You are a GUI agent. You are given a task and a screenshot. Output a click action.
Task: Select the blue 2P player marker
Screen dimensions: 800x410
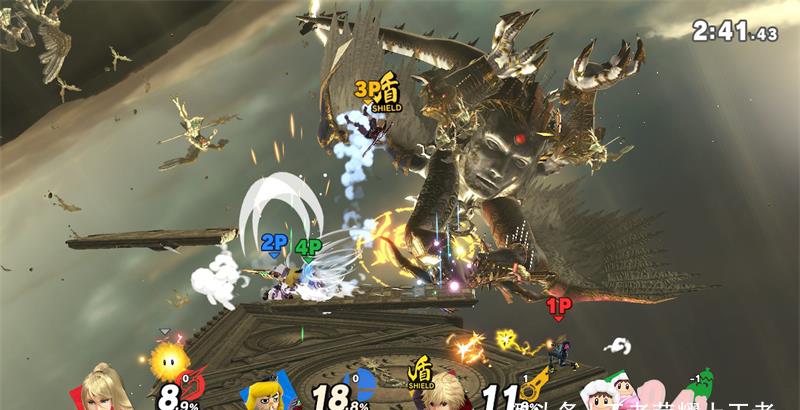274,244
